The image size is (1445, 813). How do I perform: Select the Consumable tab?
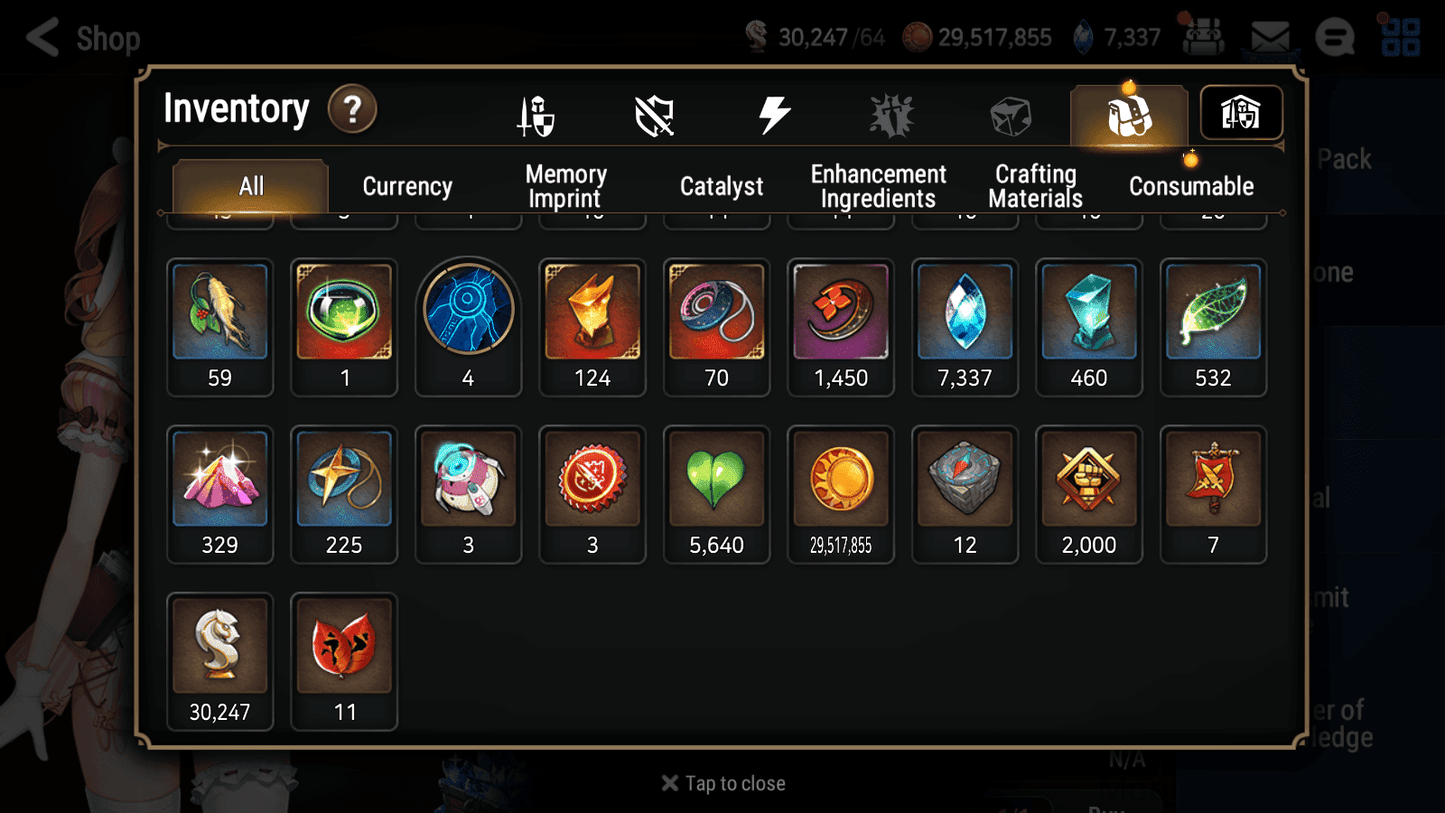[x=1192, y=185]
